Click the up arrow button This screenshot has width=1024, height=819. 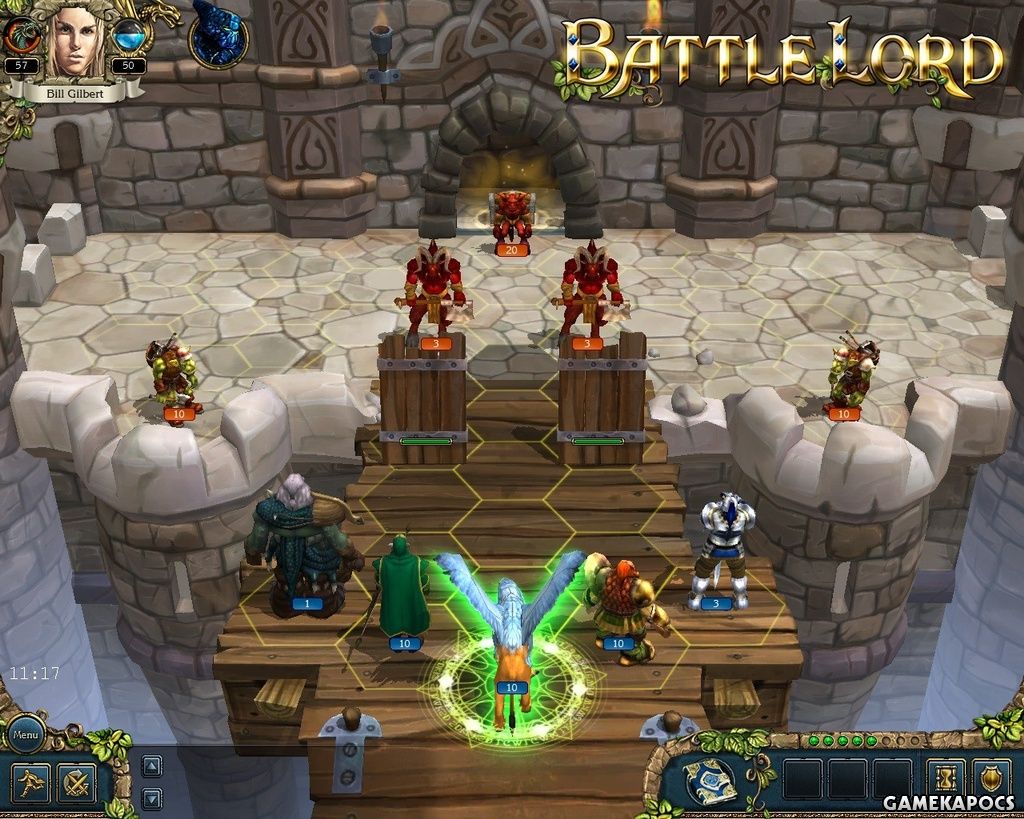click(x=151, y=767)
